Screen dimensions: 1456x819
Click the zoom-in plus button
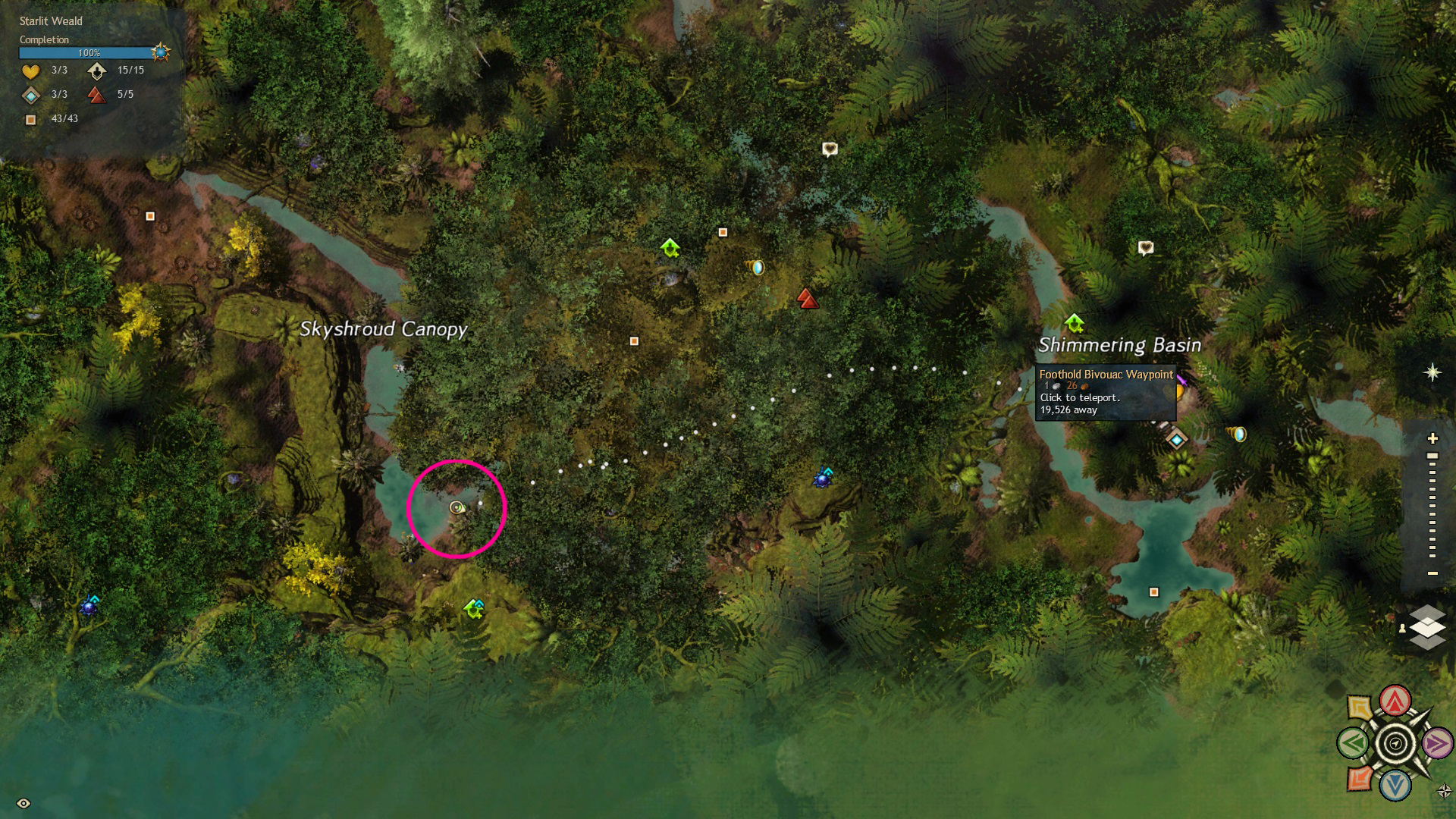pyautogui.click(x=1432, y=438)
